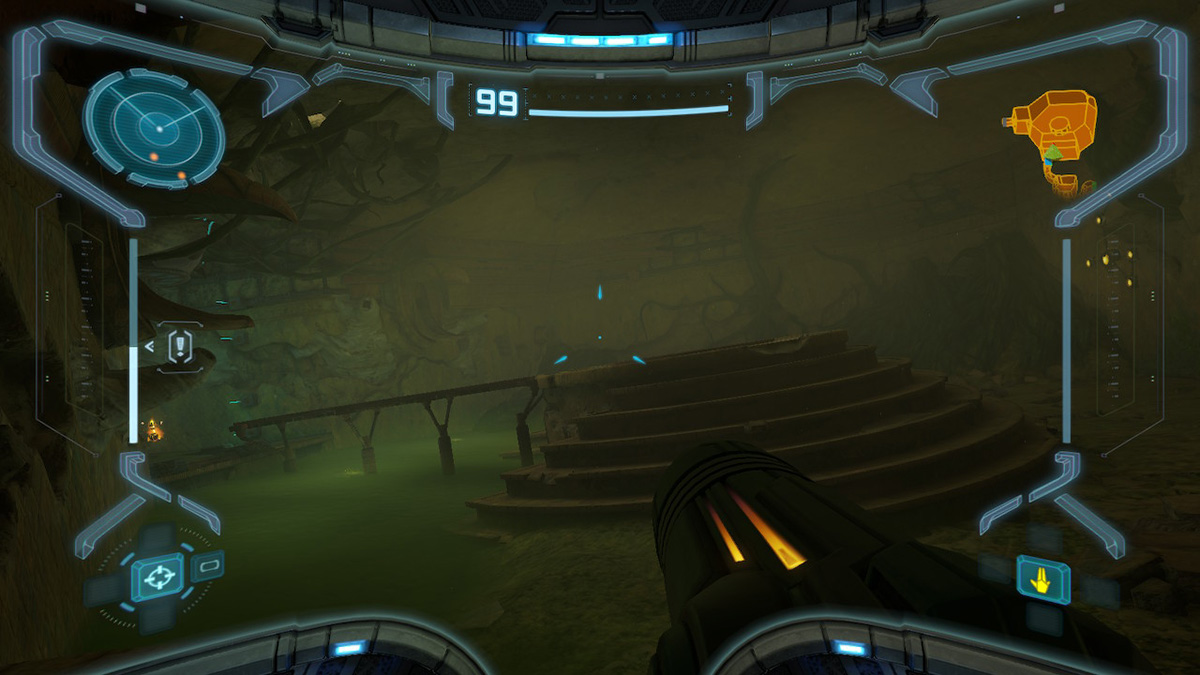Click the exclamation hazard warning icon
This screenshot has width=1200, height=675.
coord(179,347)
